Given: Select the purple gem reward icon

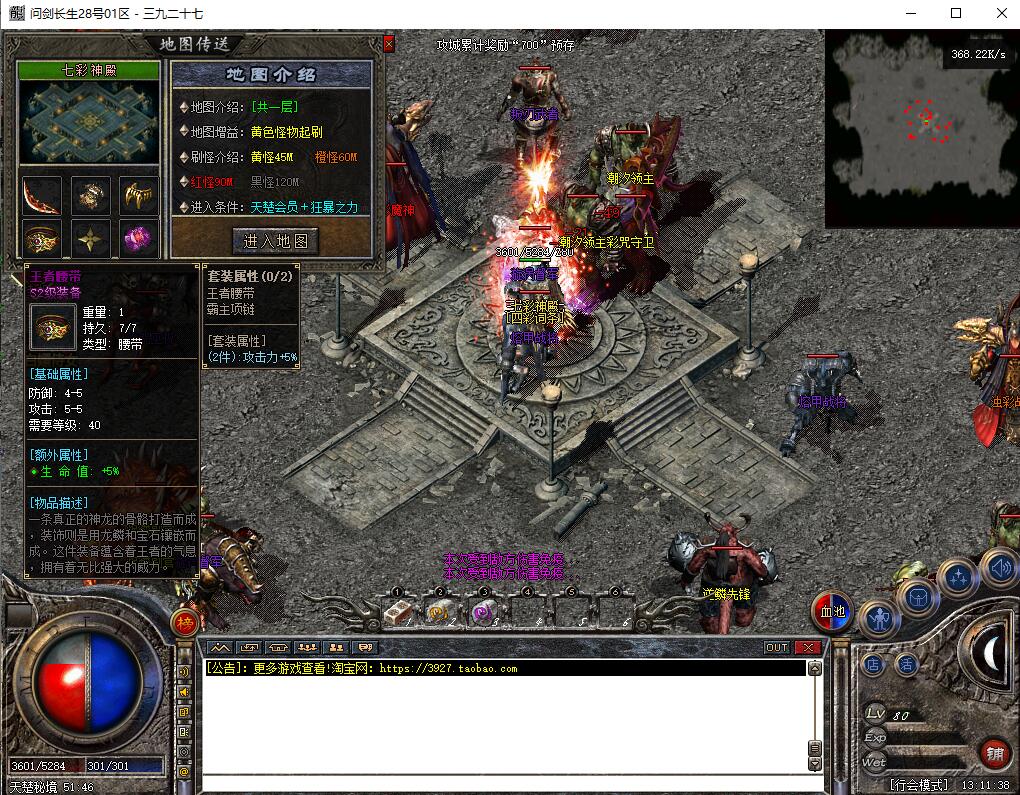Looking at the screenshot, I should (x=138, y=239).
